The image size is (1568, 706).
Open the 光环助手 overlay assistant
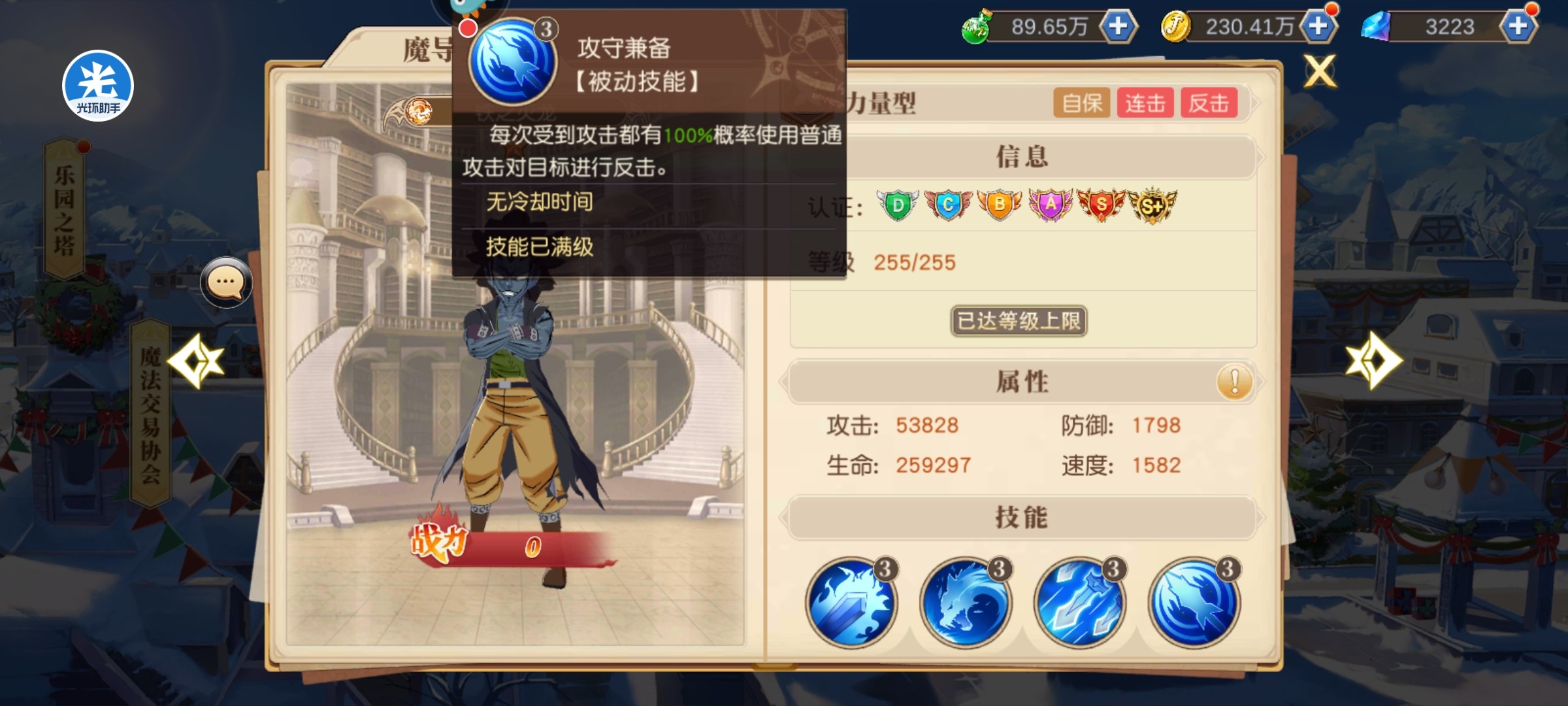point(98,86)
